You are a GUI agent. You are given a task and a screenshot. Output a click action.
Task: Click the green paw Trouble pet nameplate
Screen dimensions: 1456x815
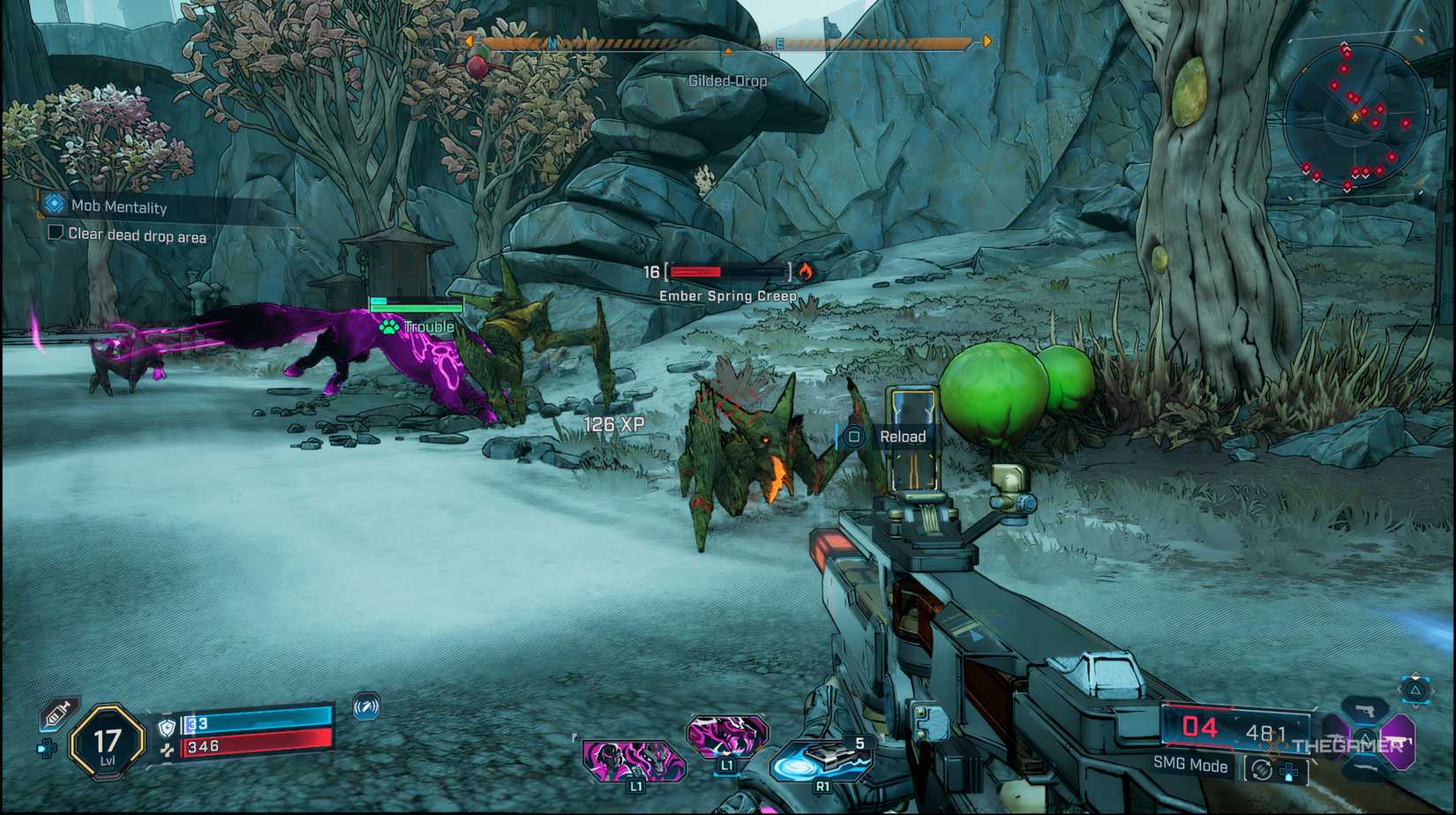(x=417, y=326)
